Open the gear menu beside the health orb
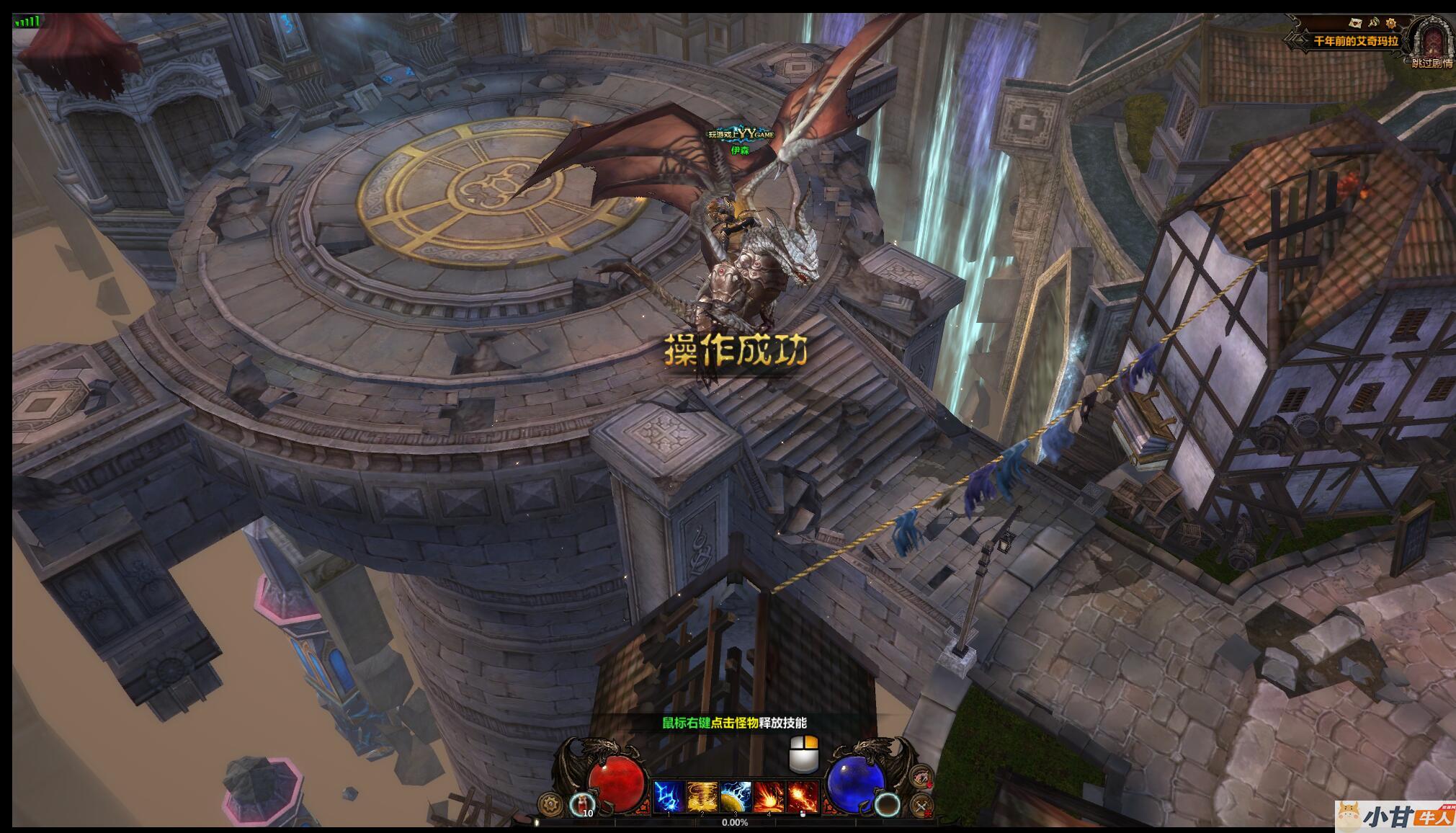The image size is (1456, 833). pos(551,803)
